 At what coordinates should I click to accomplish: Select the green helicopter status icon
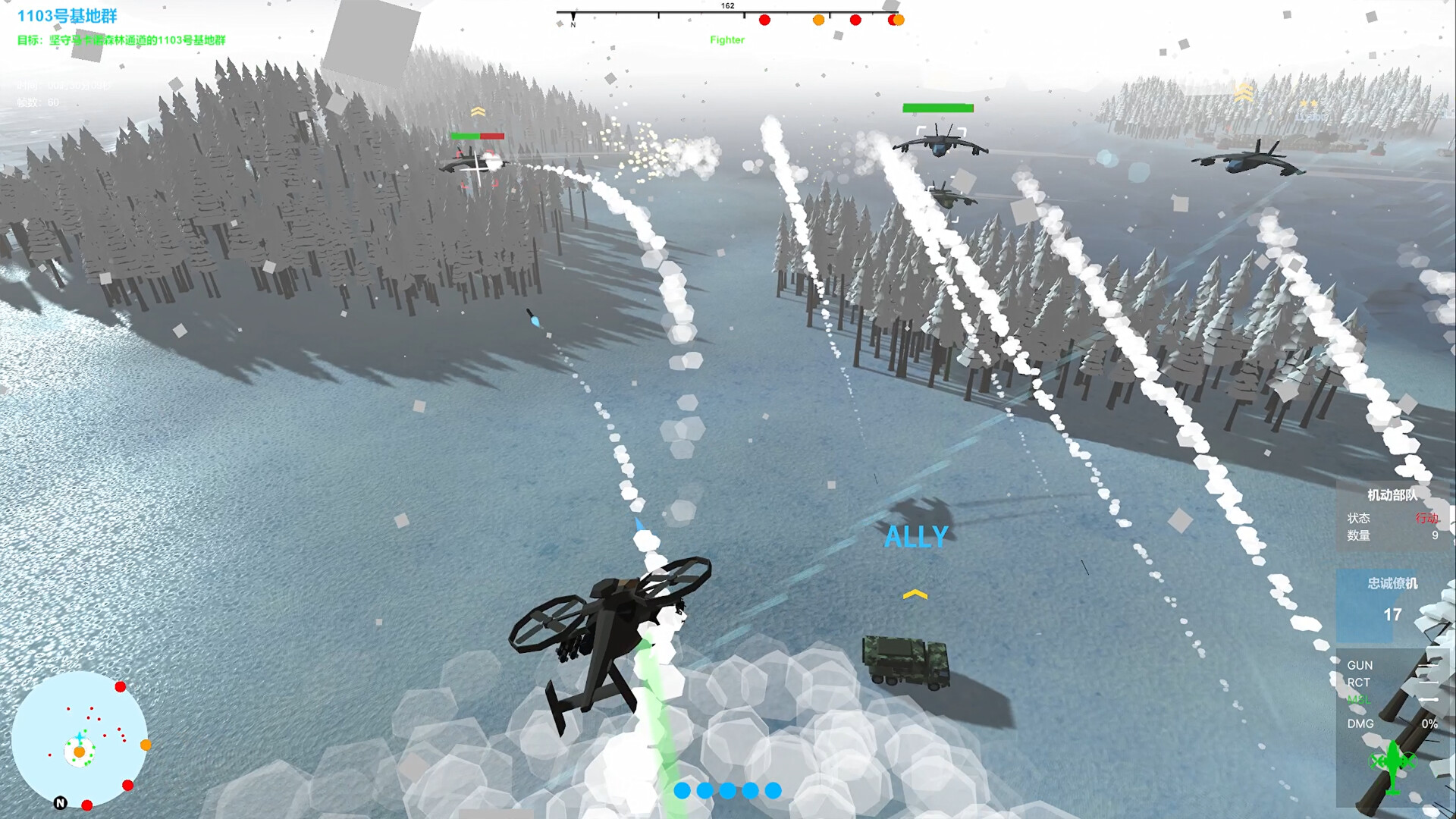coord(1392,768)
